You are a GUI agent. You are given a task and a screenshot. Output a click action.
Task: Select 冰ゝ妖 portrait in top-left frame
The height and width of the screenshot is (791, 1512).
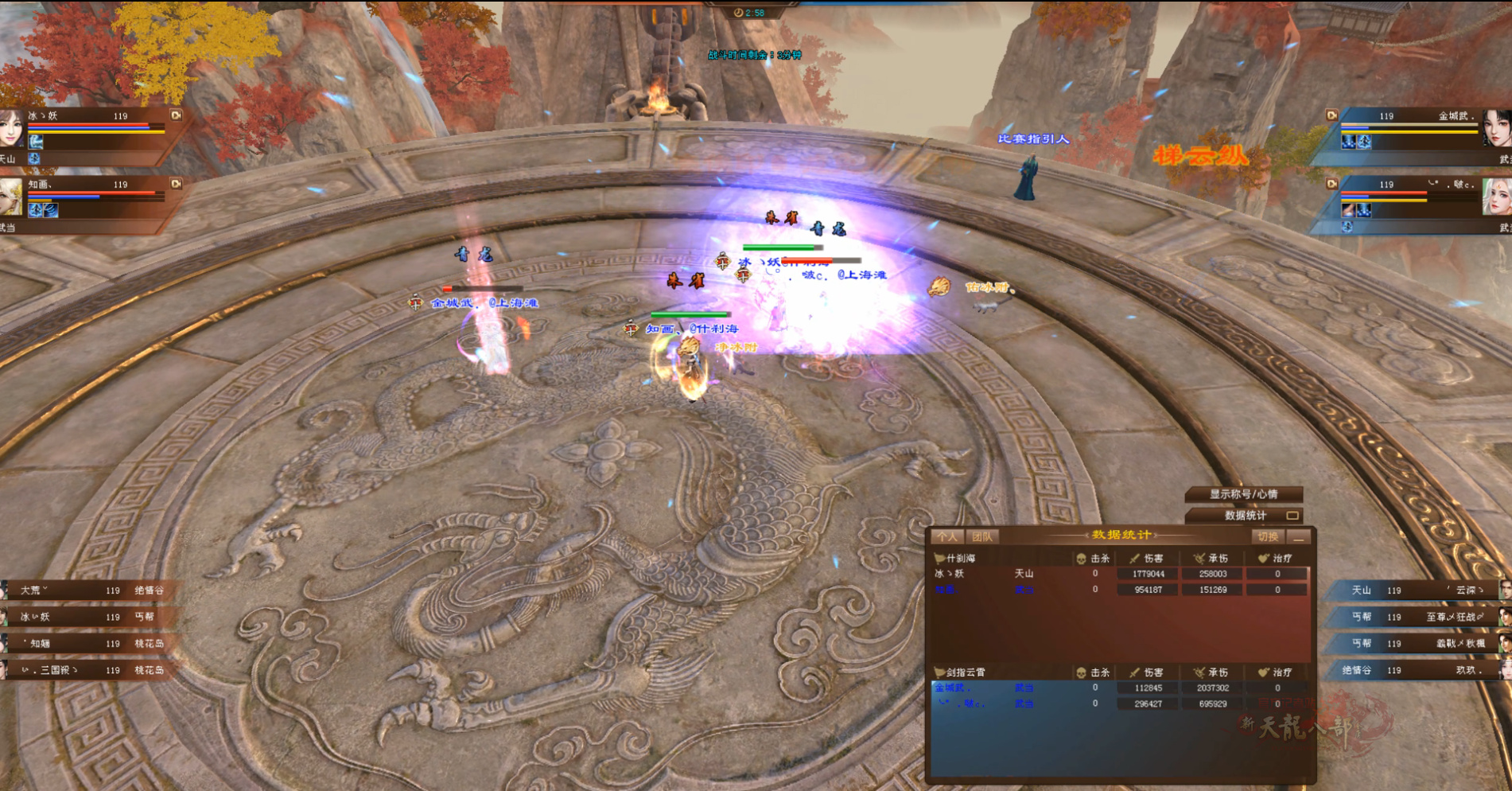11,129
